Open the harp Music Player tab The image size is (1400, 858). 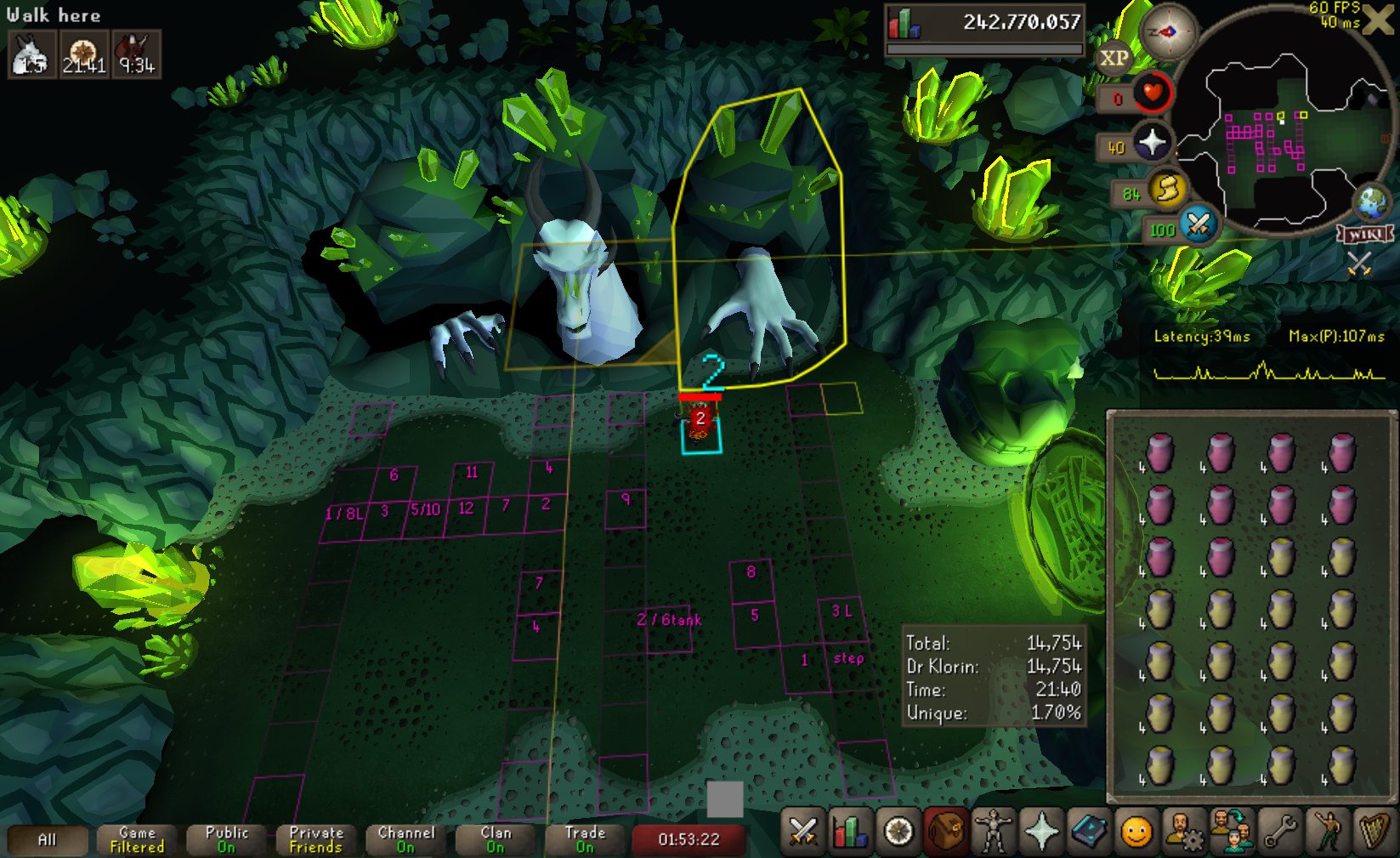1373,832
